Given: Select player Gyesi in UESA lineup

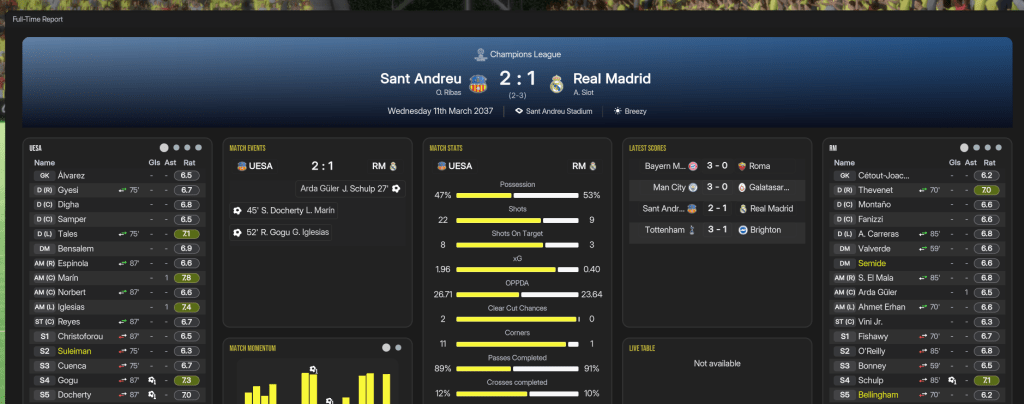Looking at the screenshot, I should (x=69, y=190).
